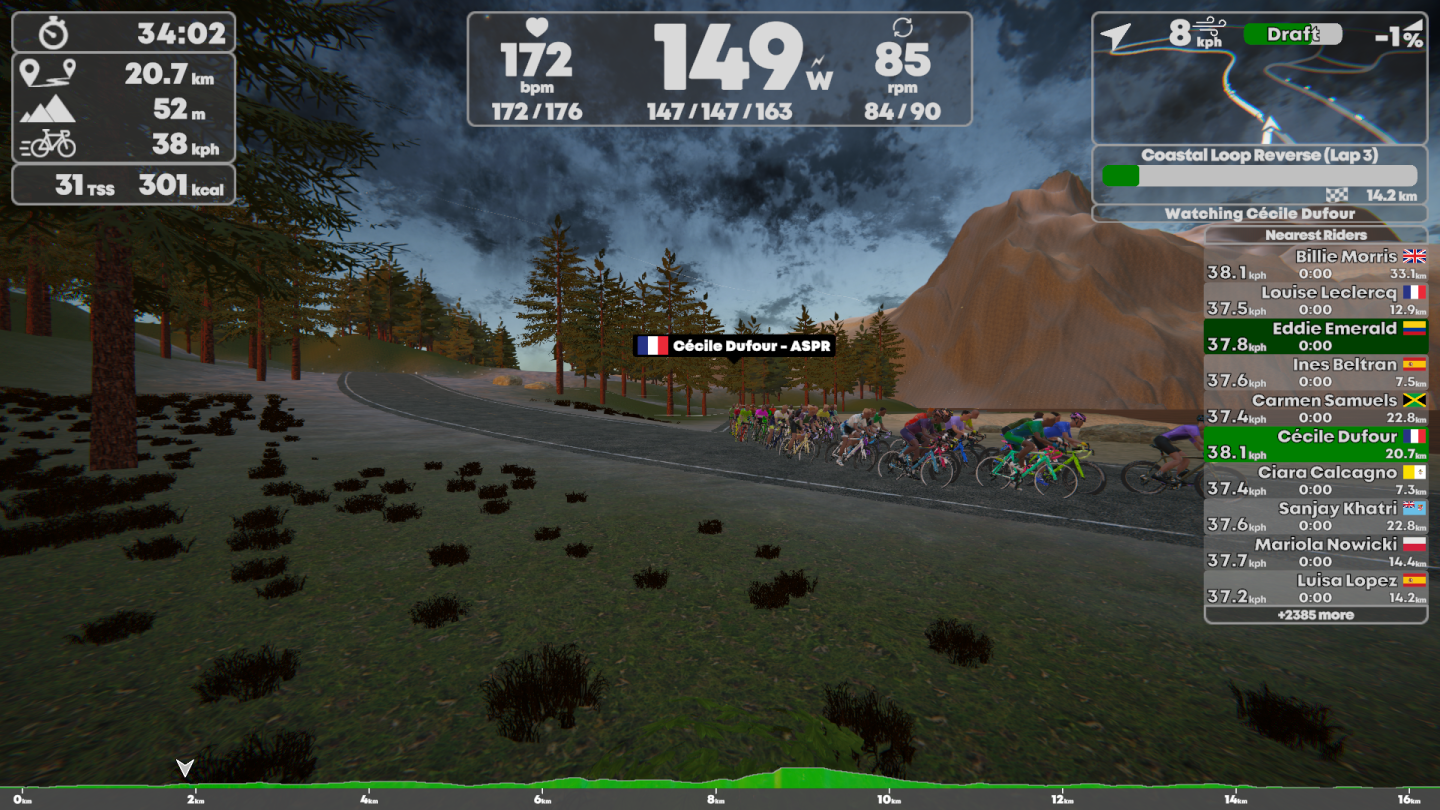Select the highlighted Cécile Dufour row

point(1316,444)
